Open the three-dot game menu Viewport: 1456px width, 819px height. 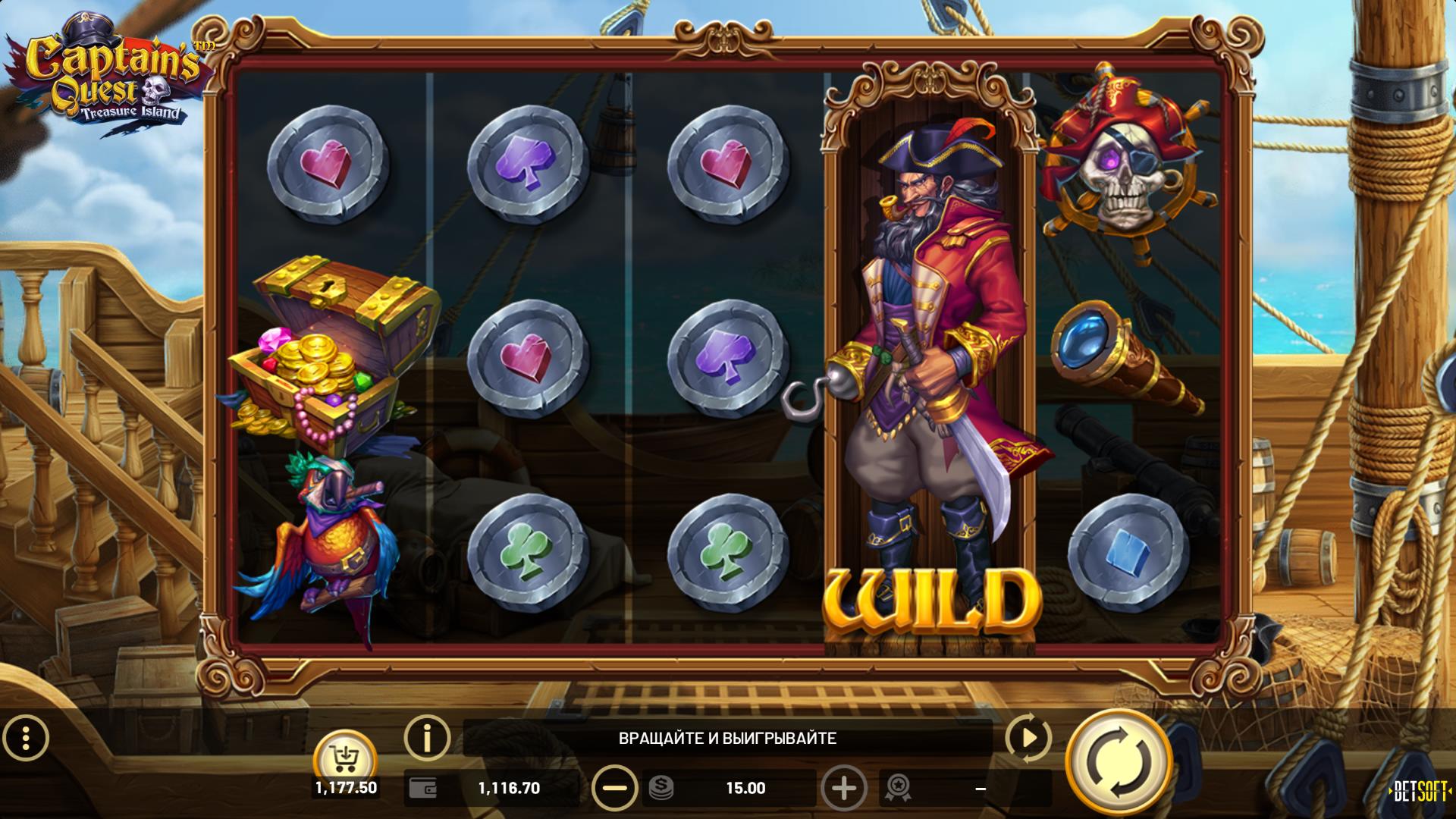pos(27,737)
